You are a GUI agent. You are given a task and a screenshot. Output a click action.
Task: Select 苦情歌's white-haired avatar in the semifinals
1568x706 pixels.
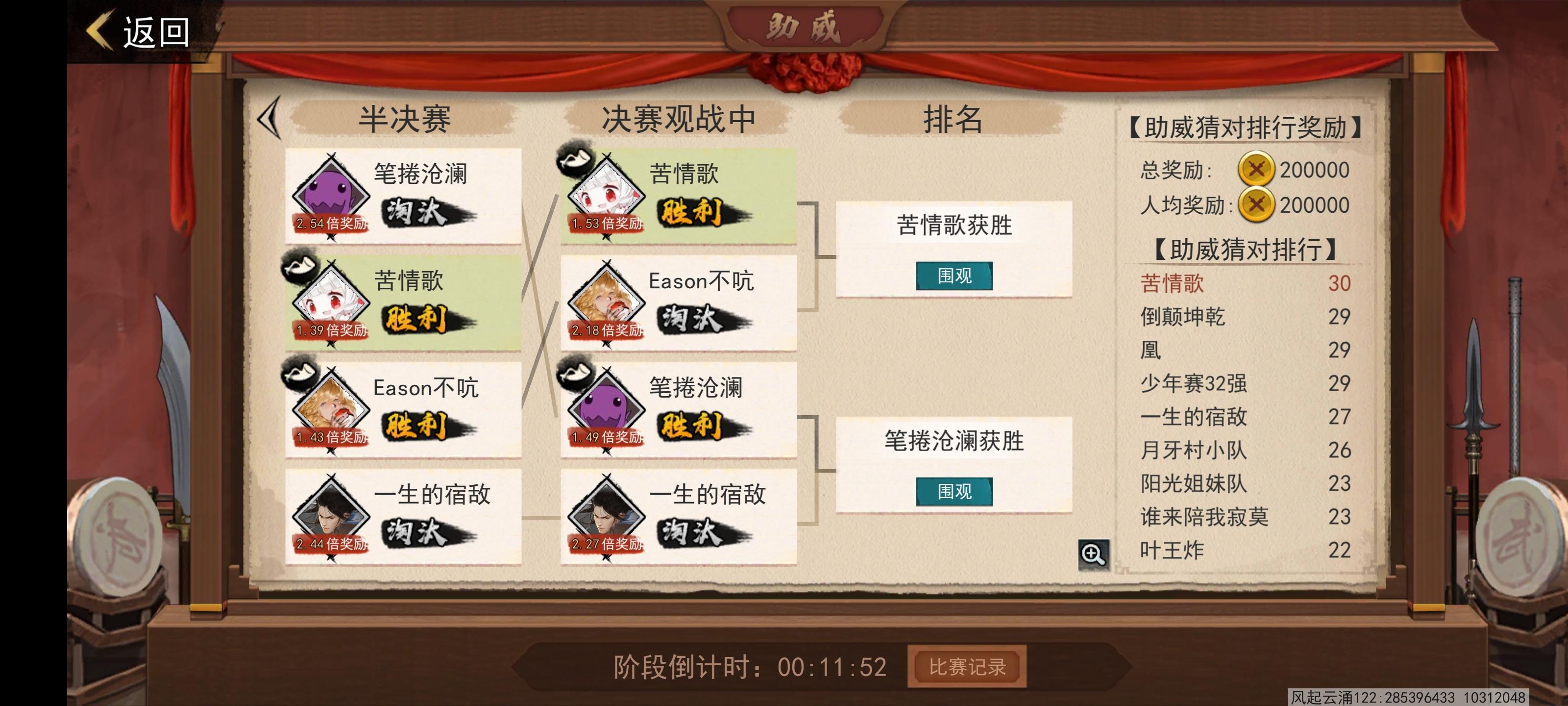[x=332, y=302]
